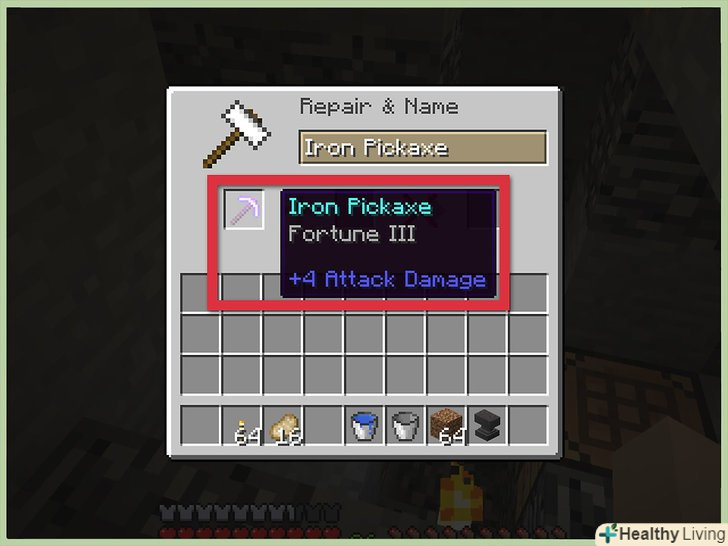Click the item name text field
Image resolution: width=728 pixels, height=546 pixels.
(x=422, y=148)
